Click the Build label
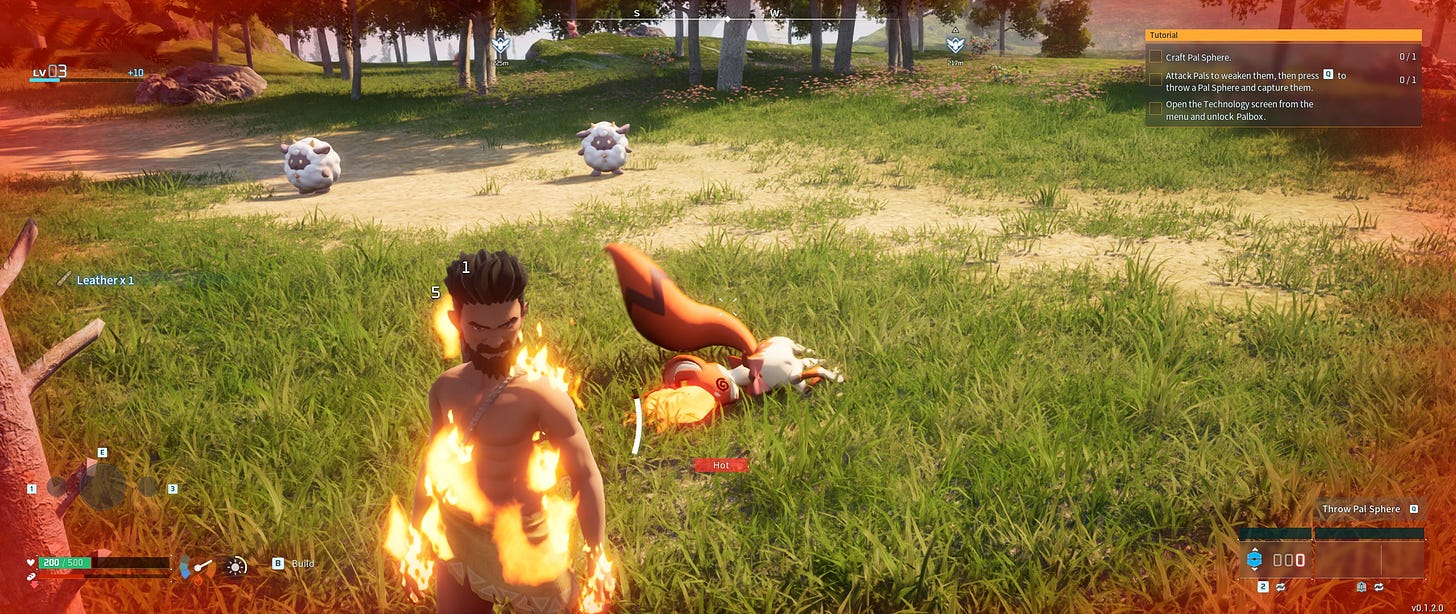The width and height of the screenshot is (1456, 614). point(302,564)
